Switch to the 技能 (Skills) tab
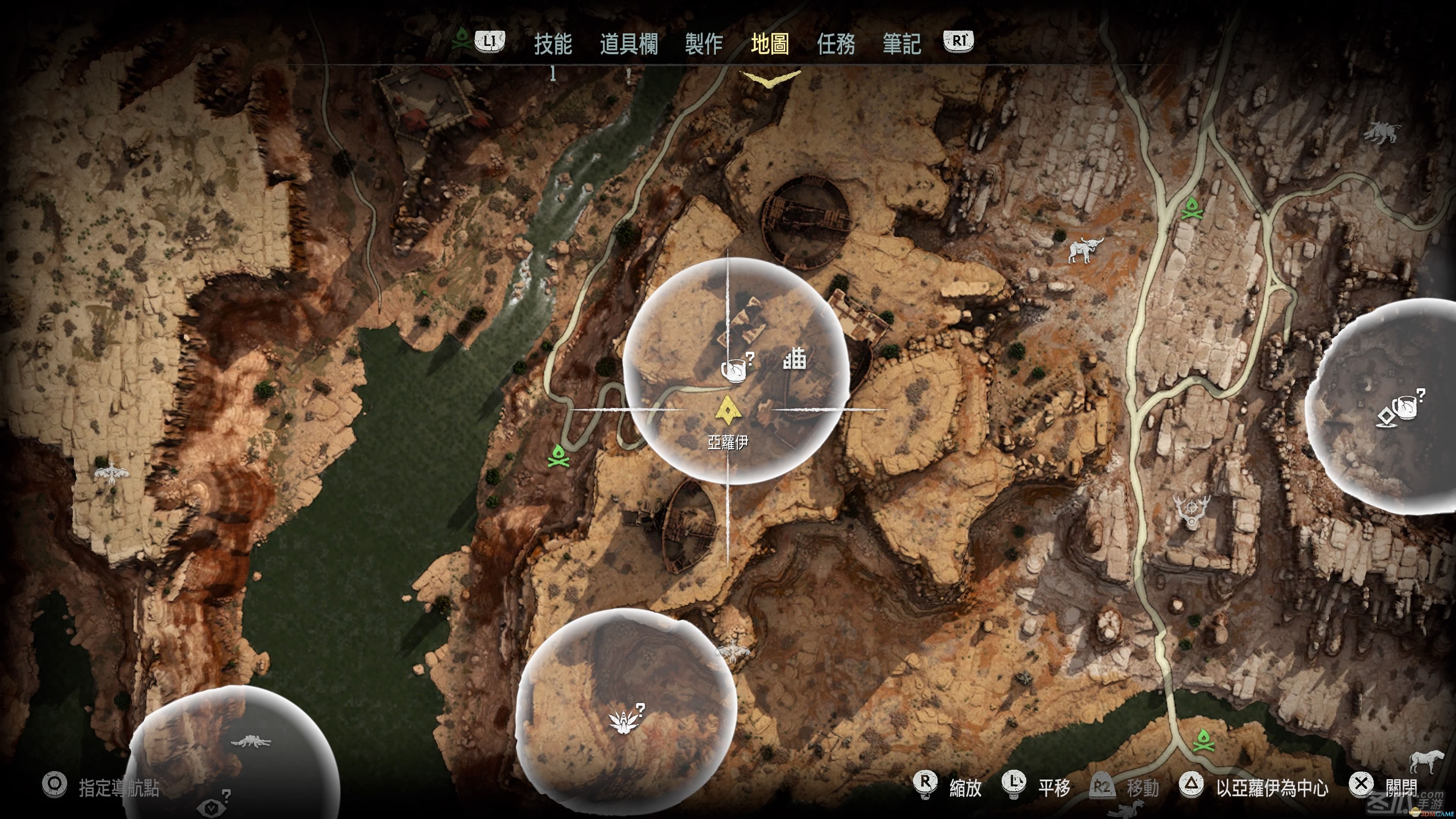 [x=553, y=44]
